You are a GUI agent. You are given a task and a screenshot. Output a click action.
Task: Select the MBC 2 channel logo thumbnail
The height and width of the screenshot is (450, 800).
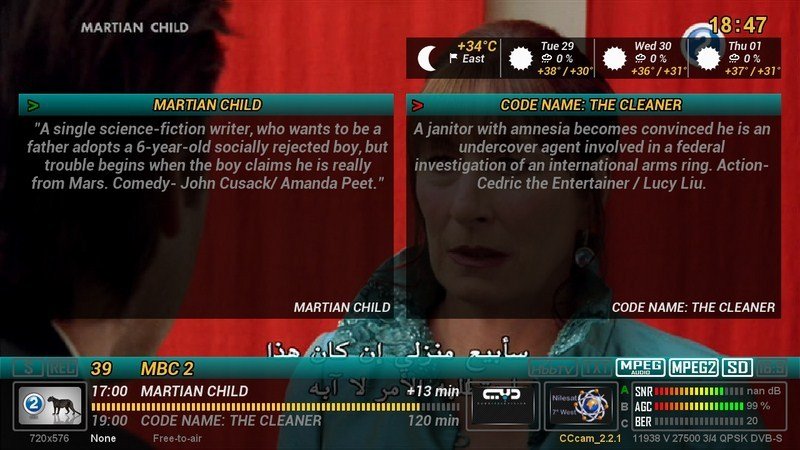(47, 405)
